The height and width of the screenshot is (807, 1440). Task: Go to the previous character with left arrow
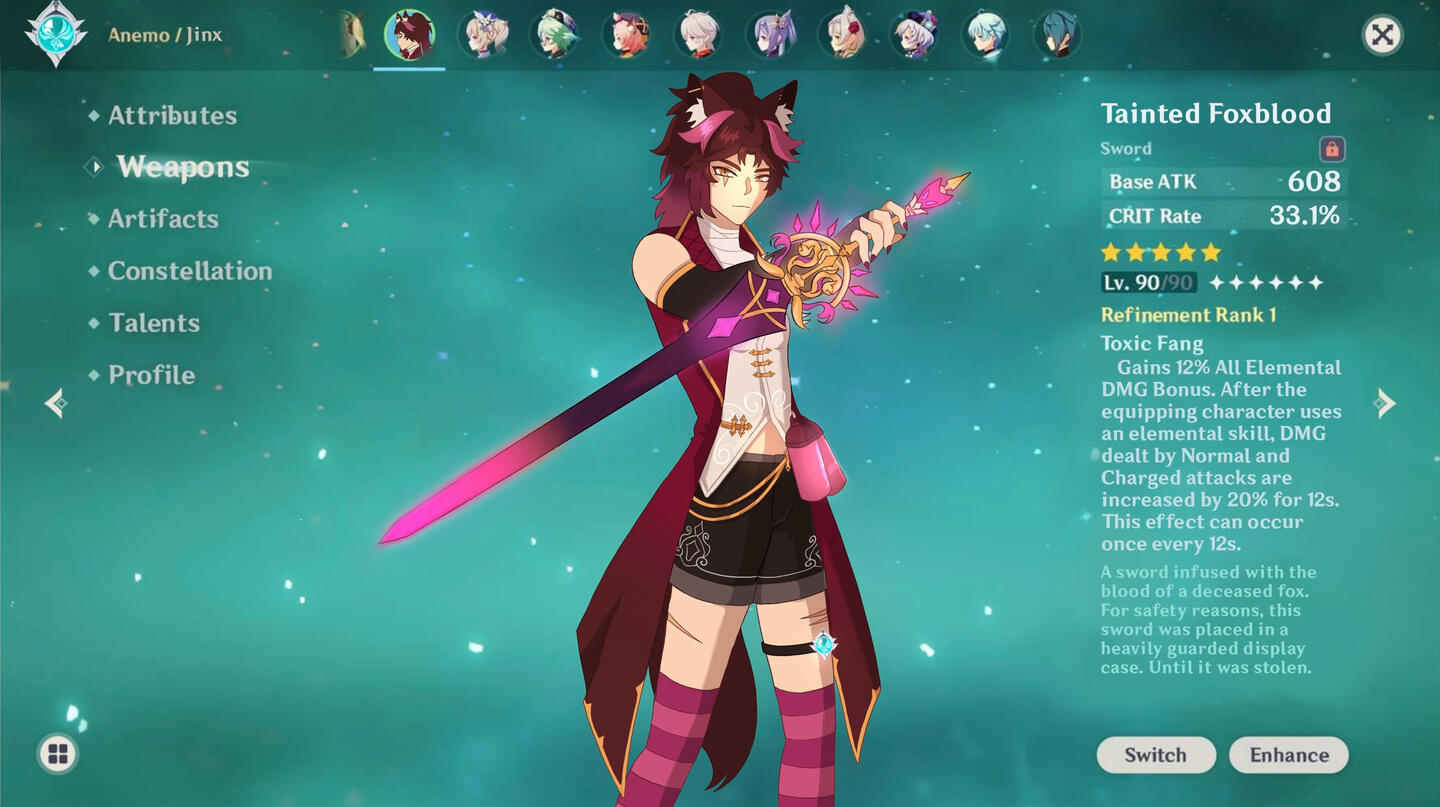(x=57, y=403)
